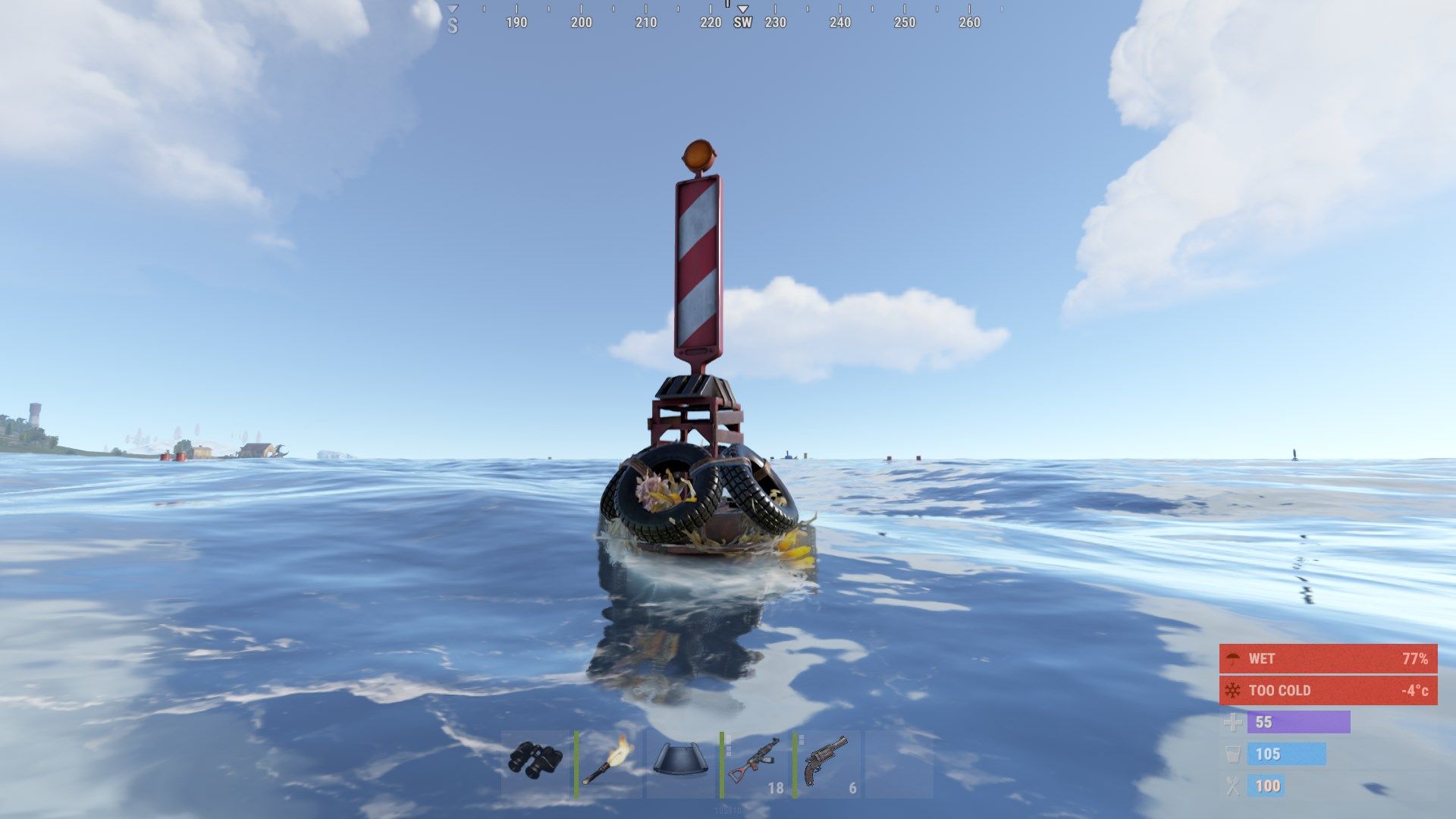This screenshot has width=1456, height=819.
Task: Equip the lit torch from the hotbar
Action: (x=608, y=763)
